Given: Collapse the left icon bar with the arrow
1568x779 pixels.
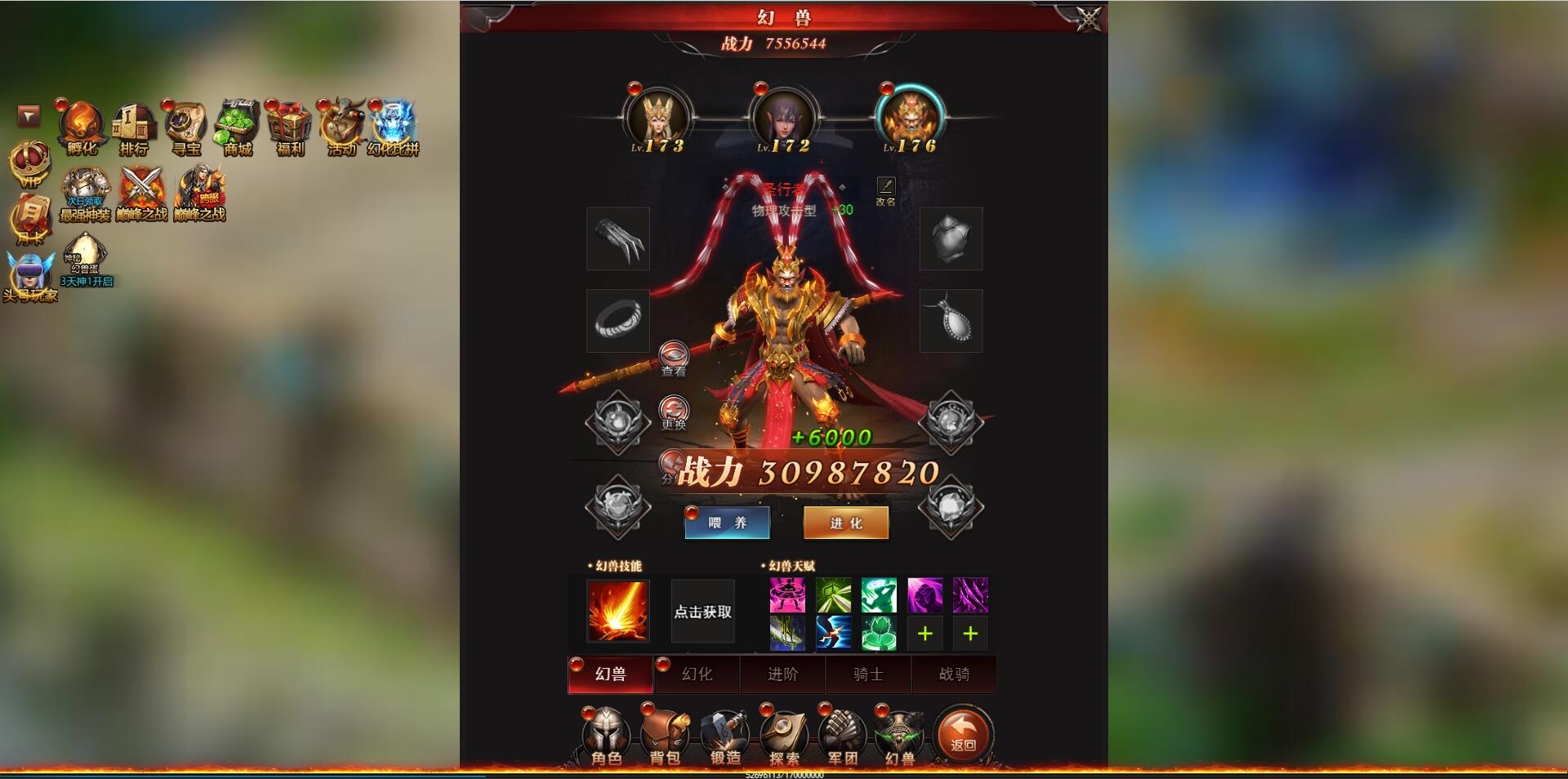Looking at the screenshot, I should coord(27,117).
